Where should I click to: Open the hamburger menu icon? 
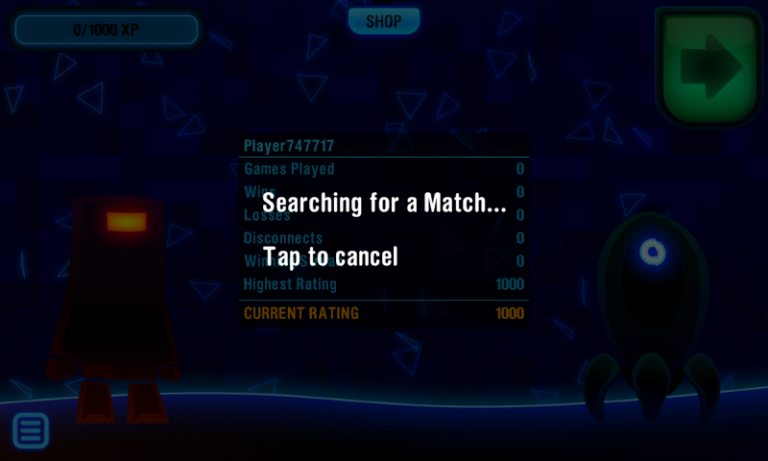click(x=31, y=430)
